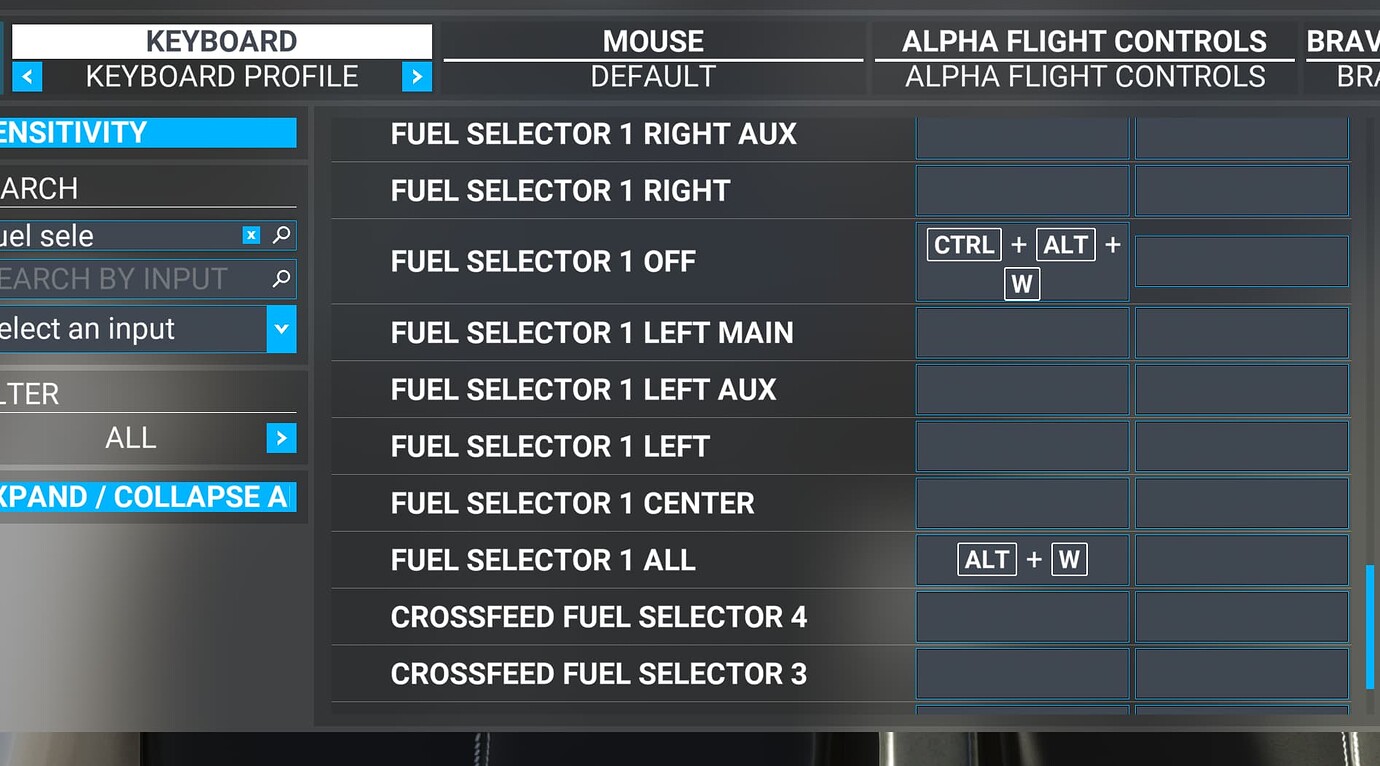Click the binding cell for Crossfeed Fuel Selector 4
1380x766 pixels.
coord(1021,617)
